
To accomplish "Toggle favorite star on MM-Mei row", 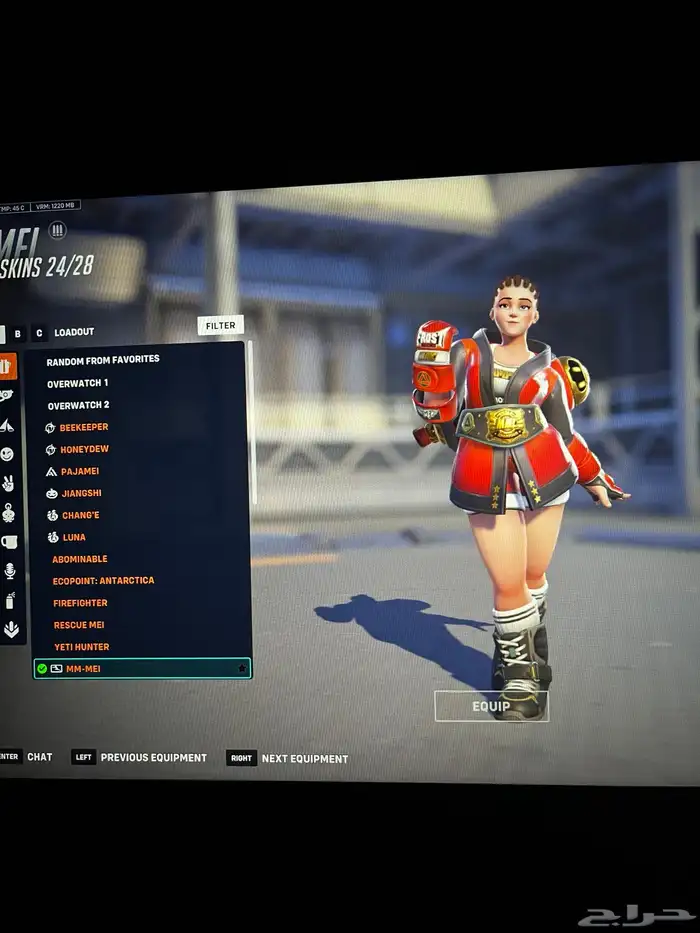I will click(241, 668).
